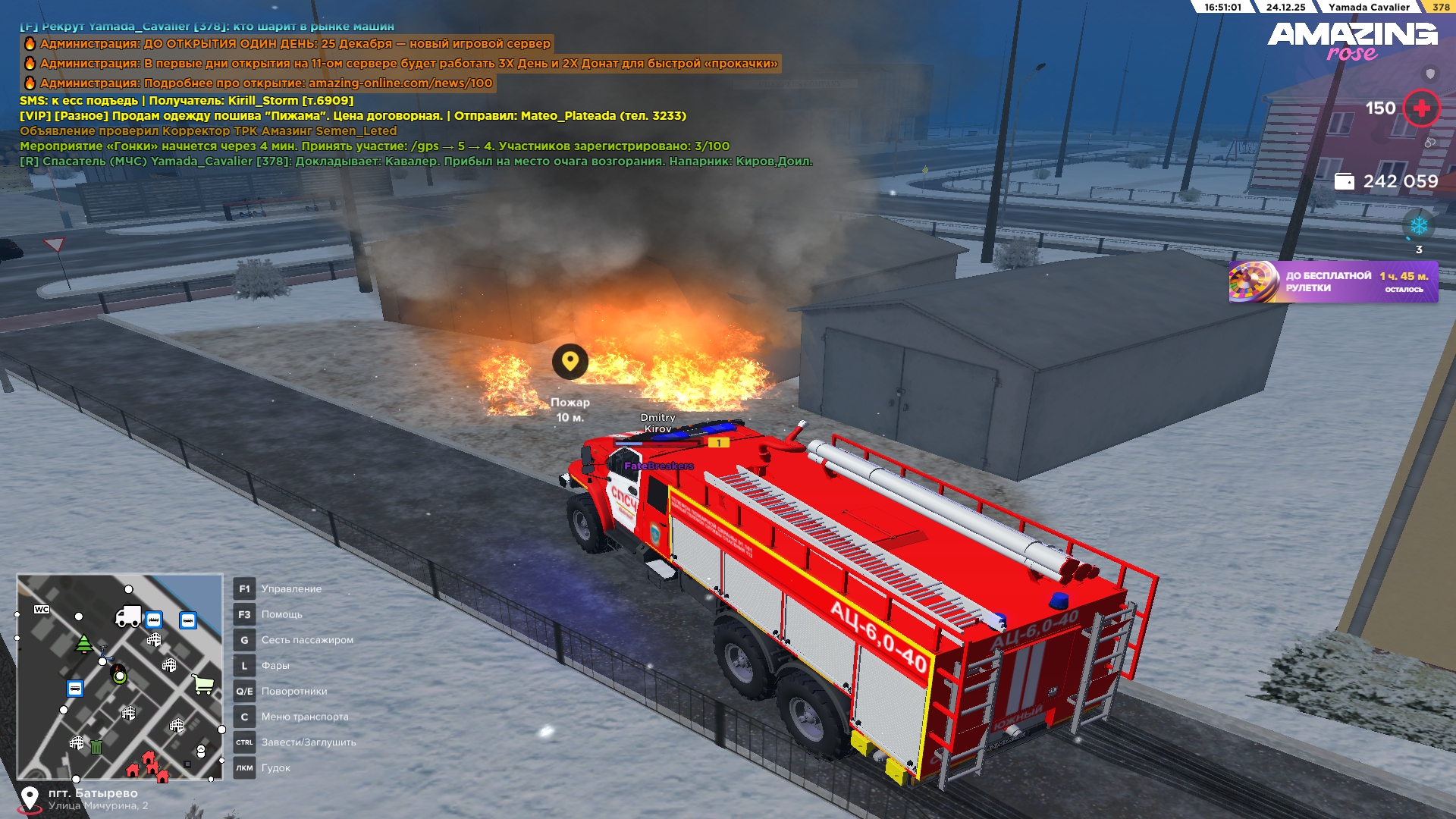Select the WC marker on the minimap
The height and width of the screenshot is (819, 1456).
click(x=42, y=610)
